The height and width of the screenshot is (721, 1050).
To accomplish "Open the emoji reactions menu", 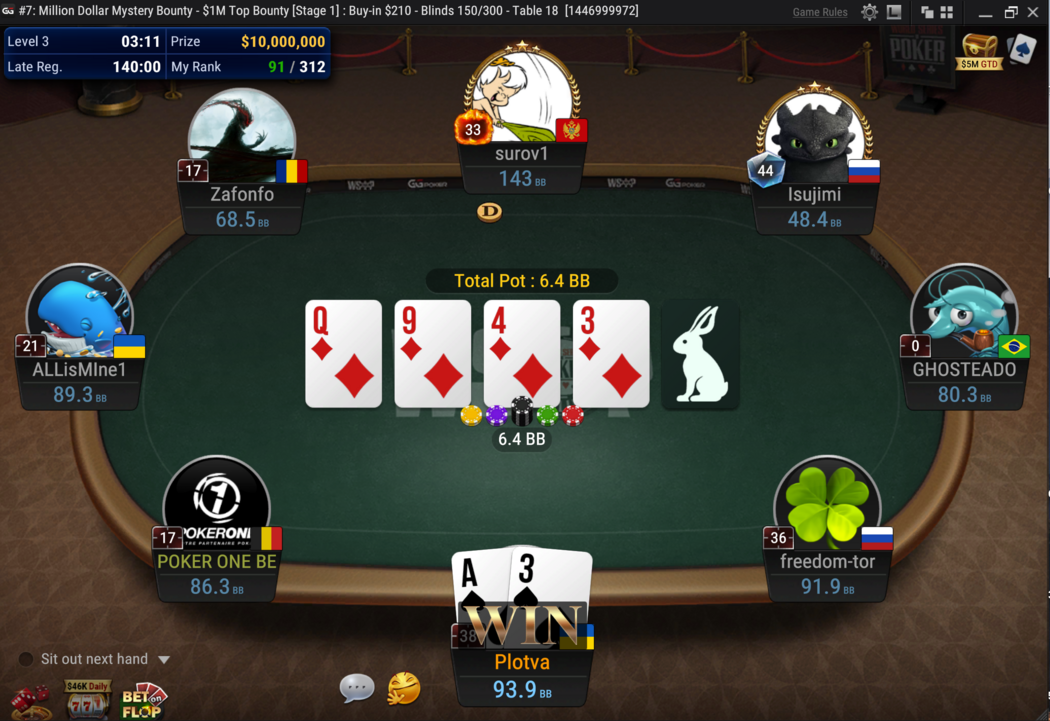I will point(404,688).
